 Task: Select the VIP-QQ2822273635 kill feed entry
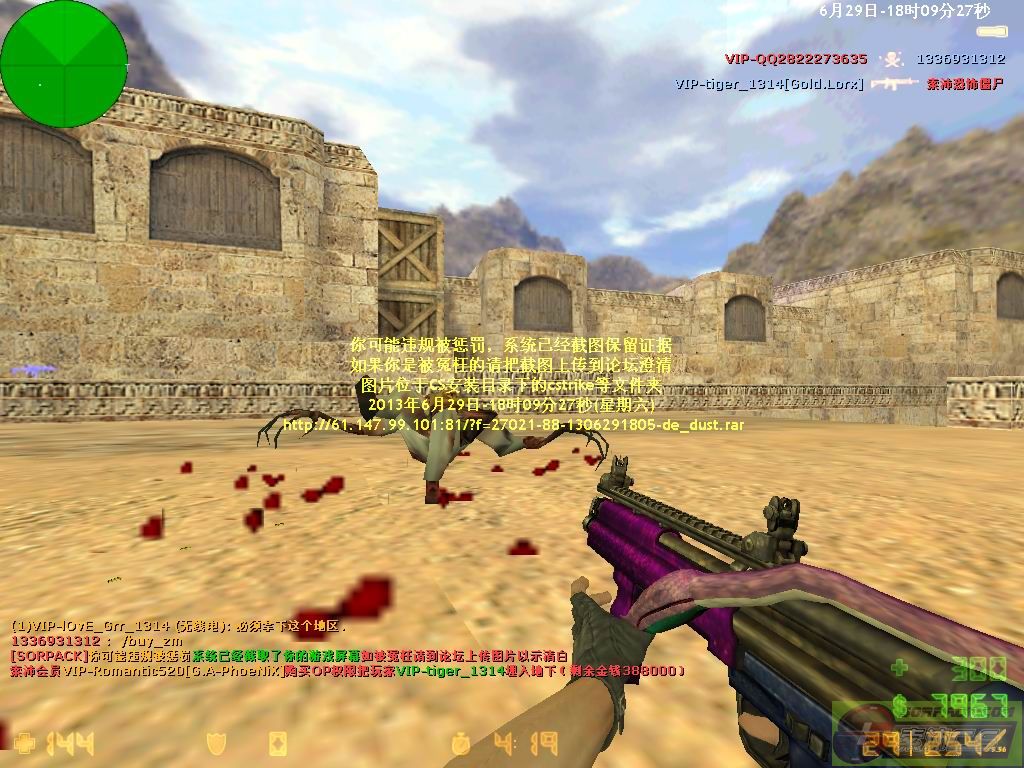pyautogui.click(x=796, y=59)
